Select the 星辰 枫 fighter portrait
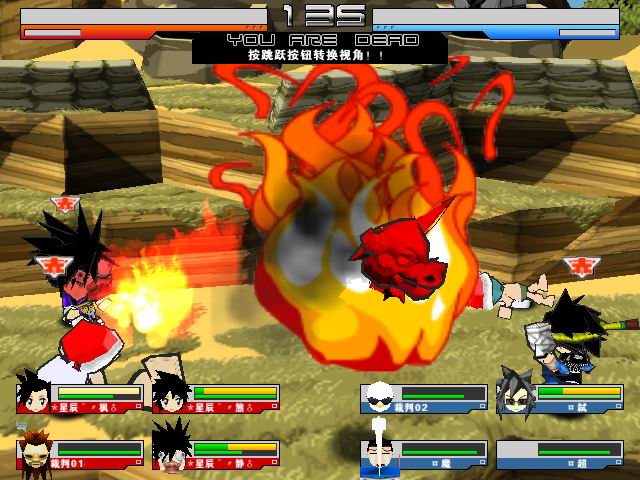This screenshot has height=480, width=640. 36,393
